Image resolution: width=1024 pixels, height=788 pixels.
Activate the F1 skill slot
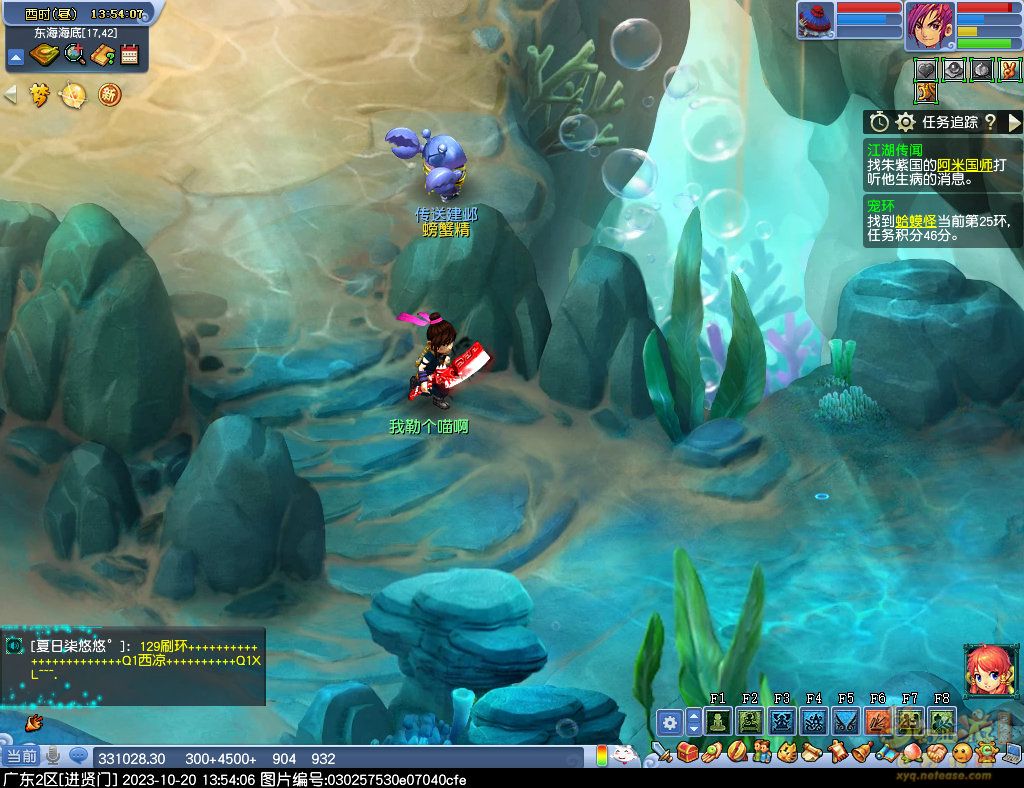(x=717, y=720)
